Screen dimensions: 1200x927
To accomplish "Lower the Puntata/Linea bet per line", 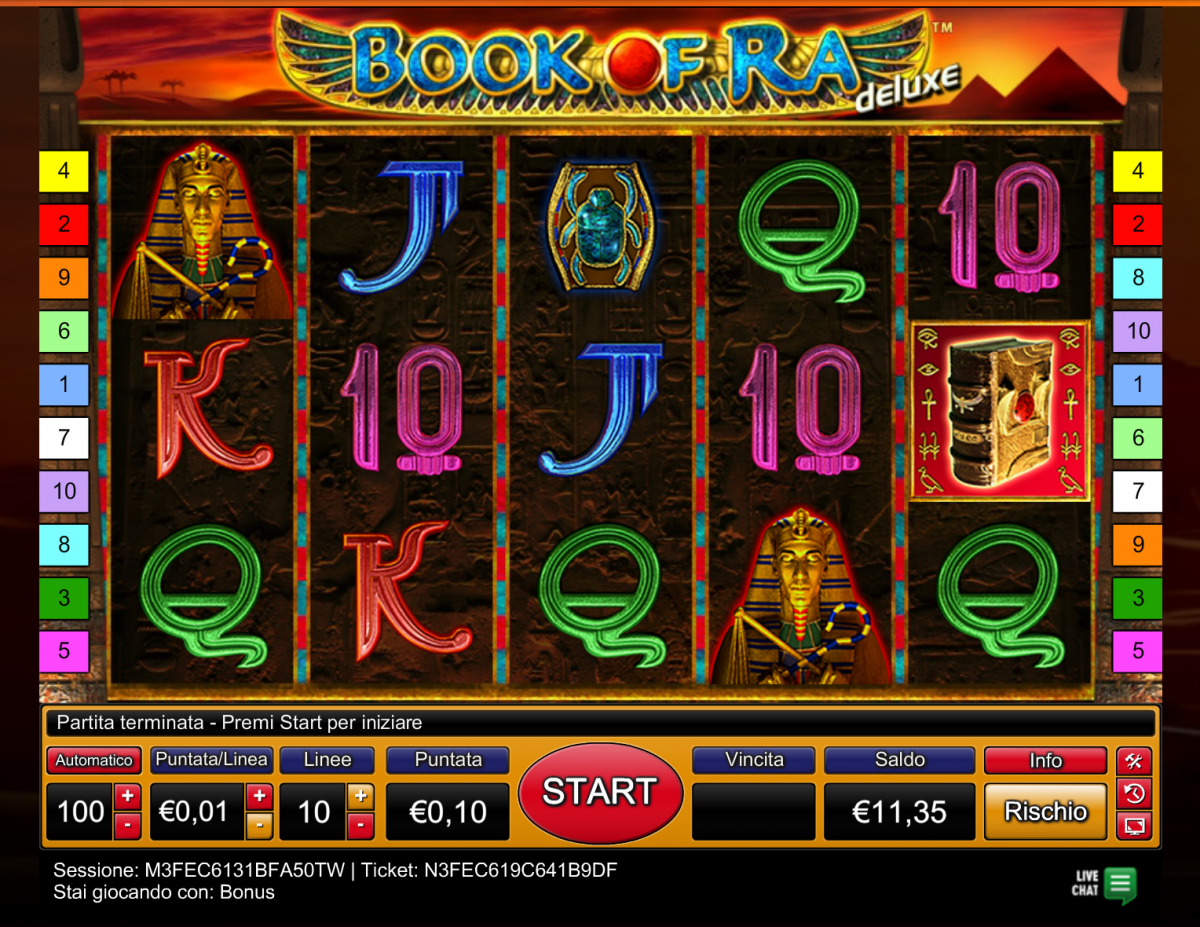I will [258, 825].
